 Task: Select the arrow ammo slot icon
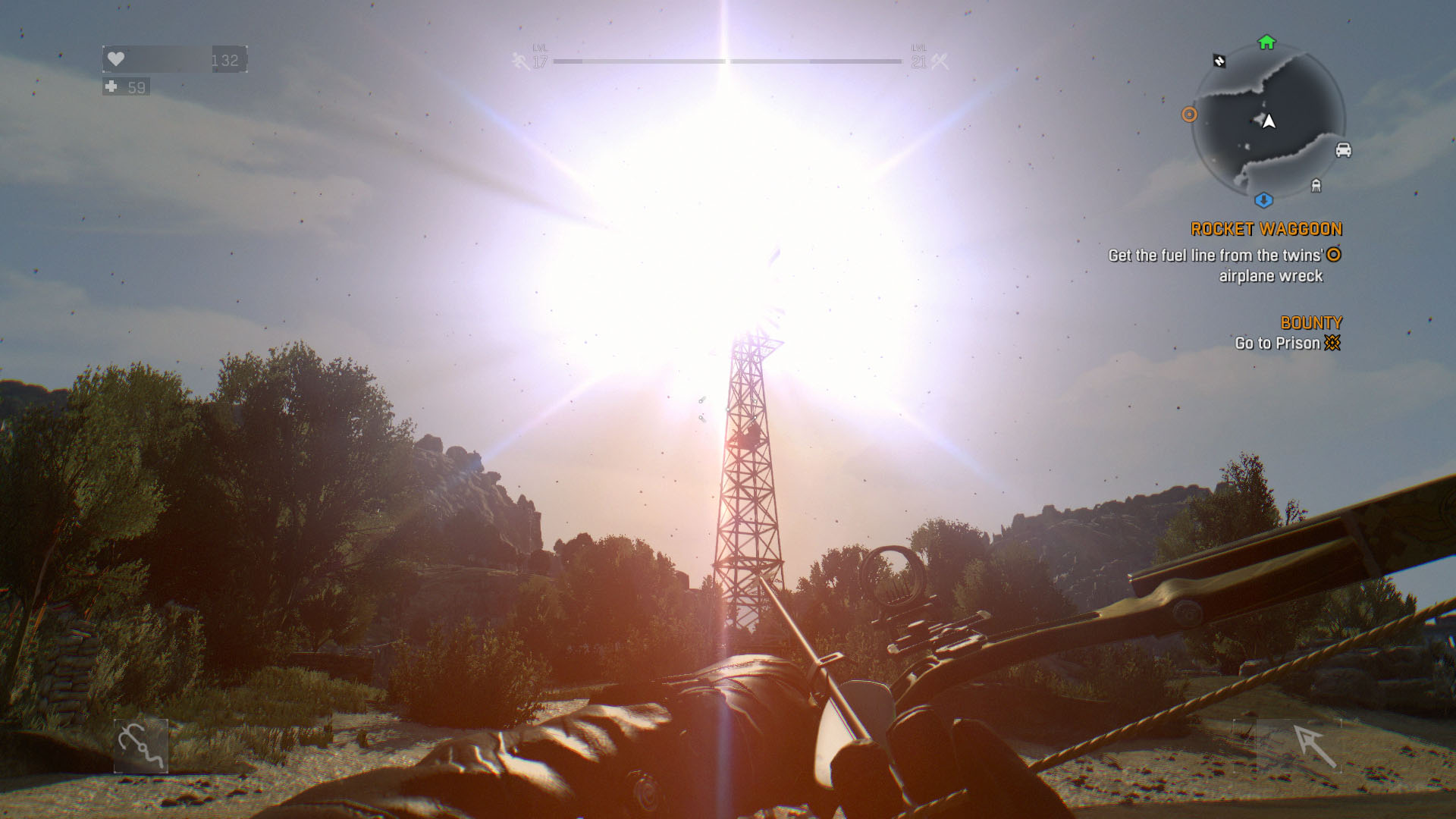click(1313, 746)
